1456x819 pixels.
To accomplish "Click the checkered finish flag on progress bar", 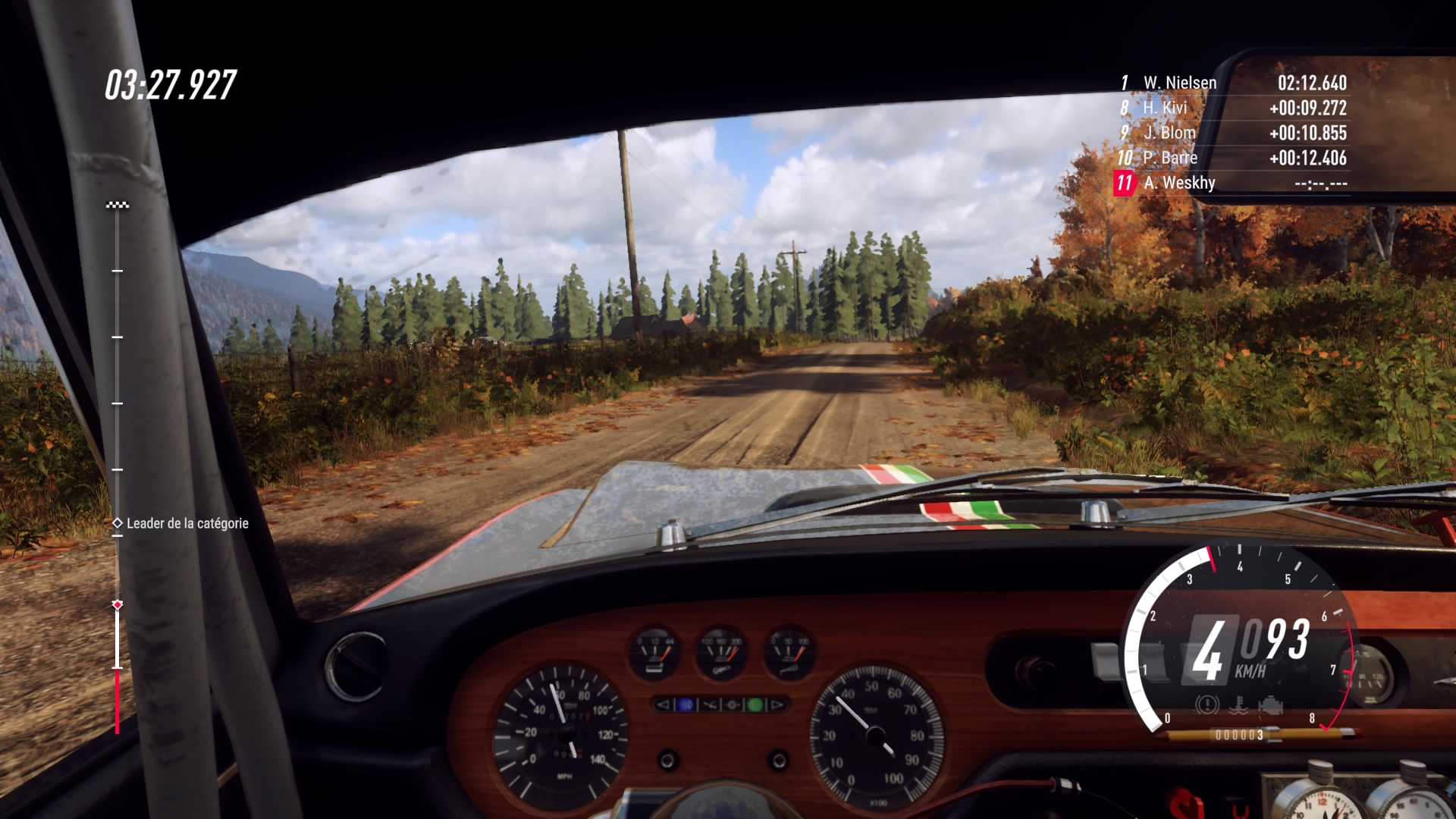I will 118,205.
